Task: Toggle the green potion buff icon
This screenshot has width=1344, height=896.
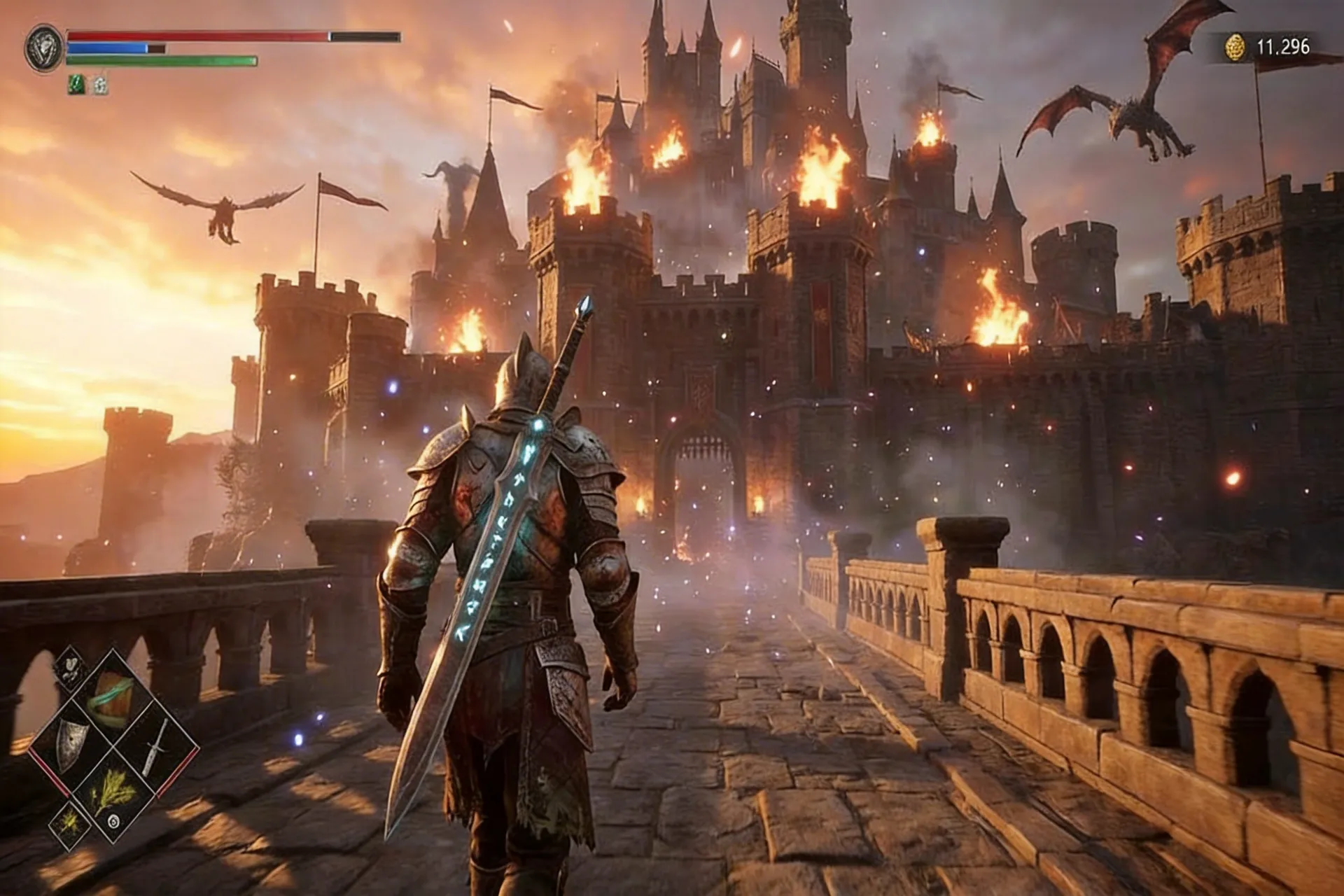Action: [x=76, y=85]
